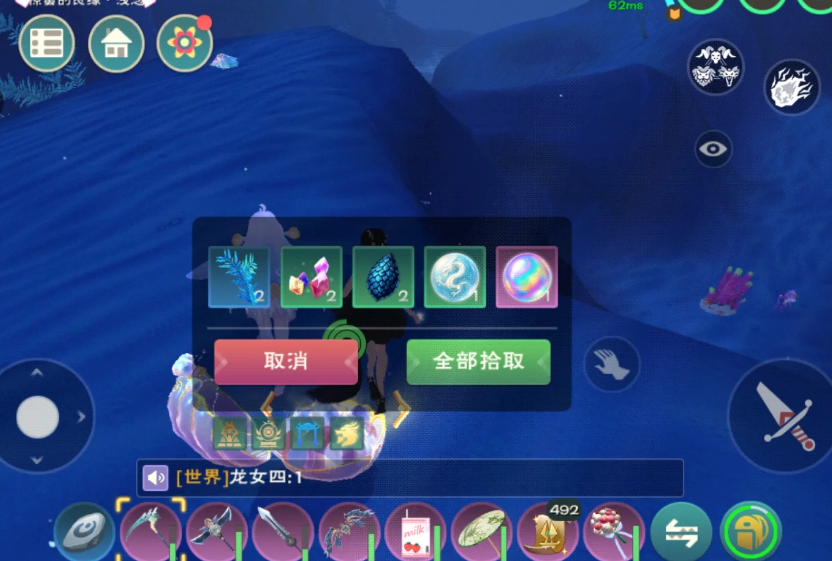This screenshot has width=832, height=561.
Task: Open the green backpack button
Action: (x=750, y=532)
